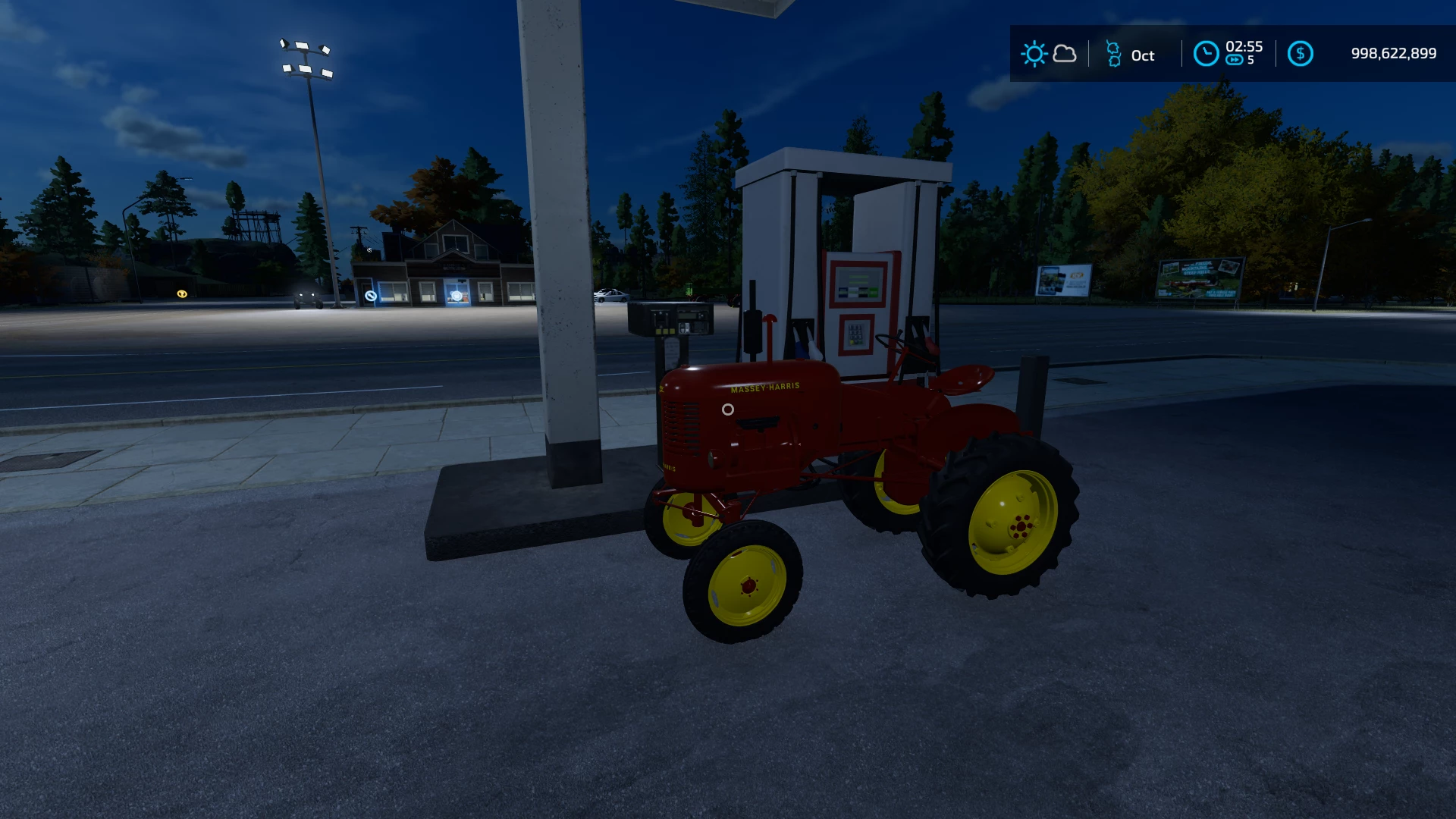
Task: Select the October season icon
Action: 1113,54
